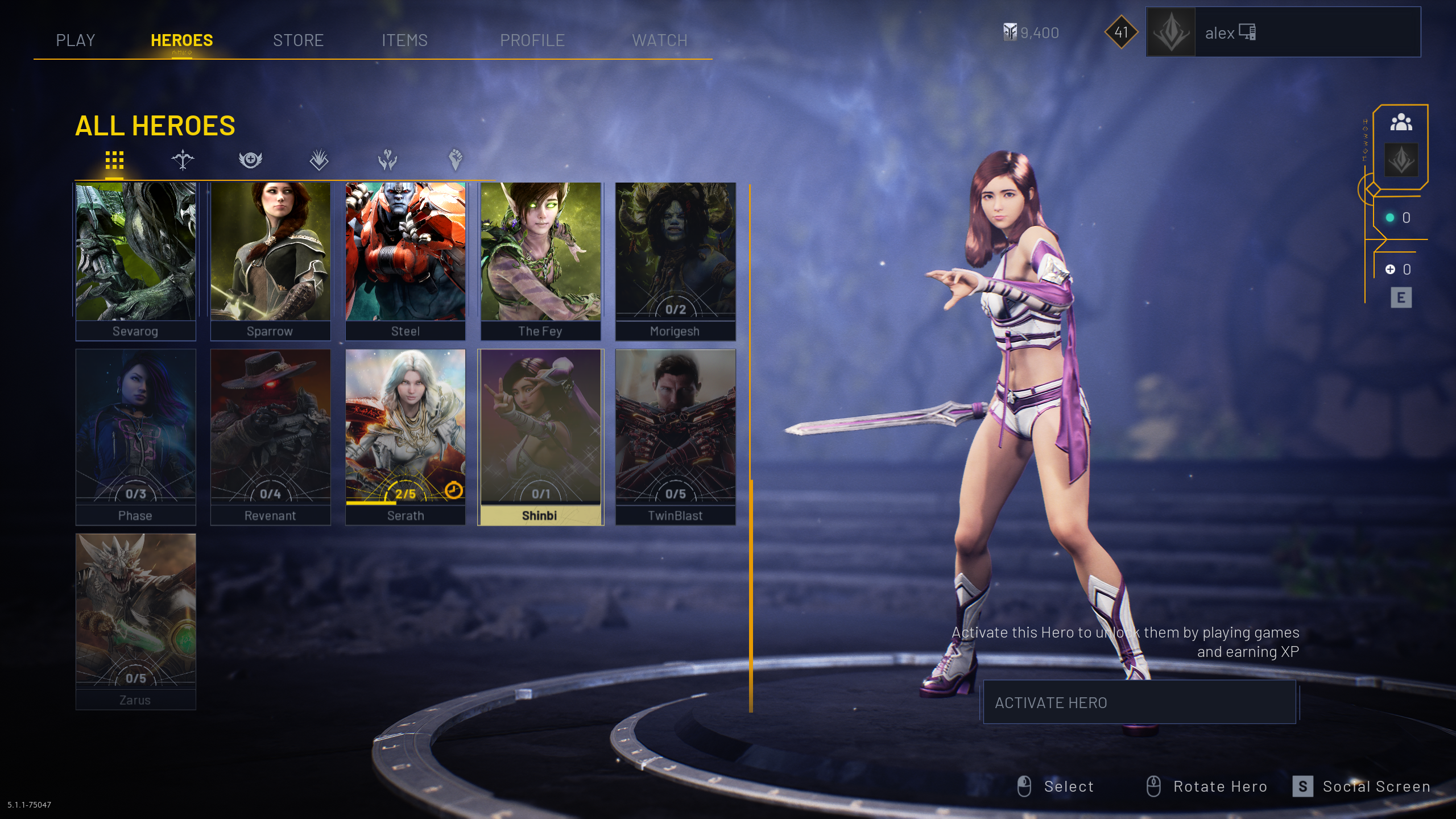Click the ACTIVATE HERO button
Image resolution: width=1456 pixels, height=819 pixels.
1139,702
